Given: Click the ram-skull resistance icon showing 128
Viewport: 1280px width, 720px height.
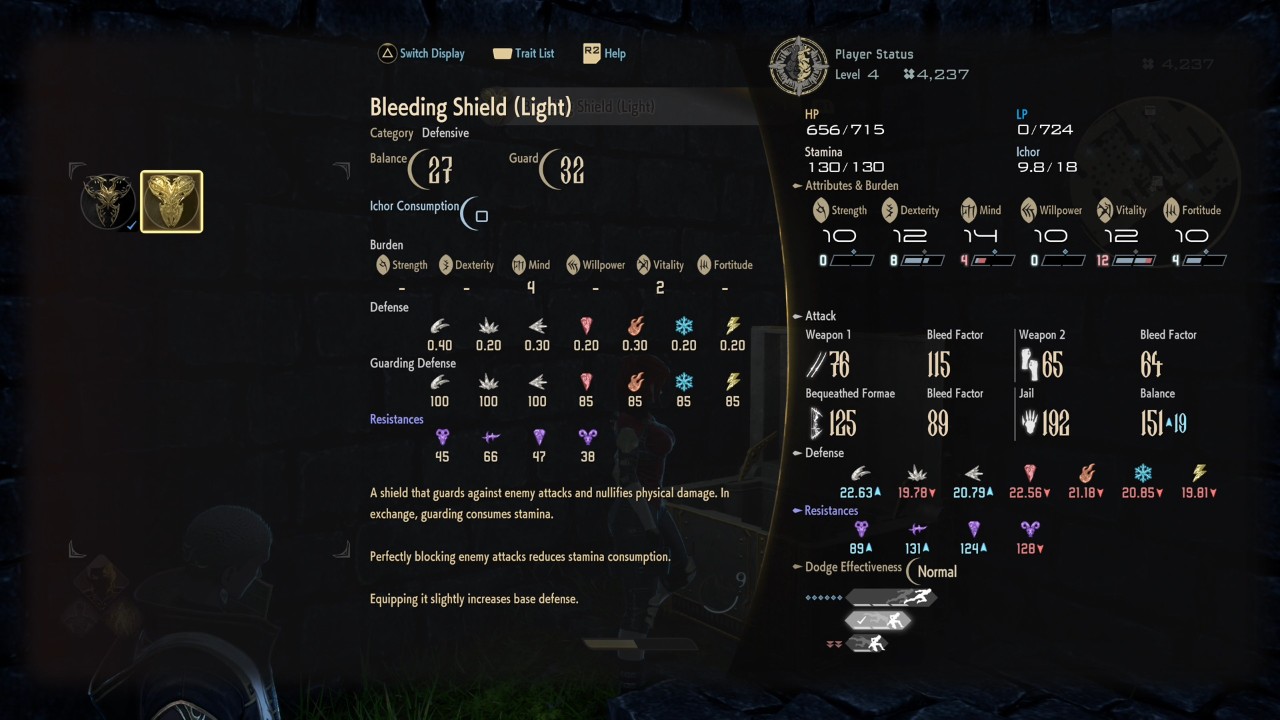Looking at the screenshot, I should (x=1028, y=528).
